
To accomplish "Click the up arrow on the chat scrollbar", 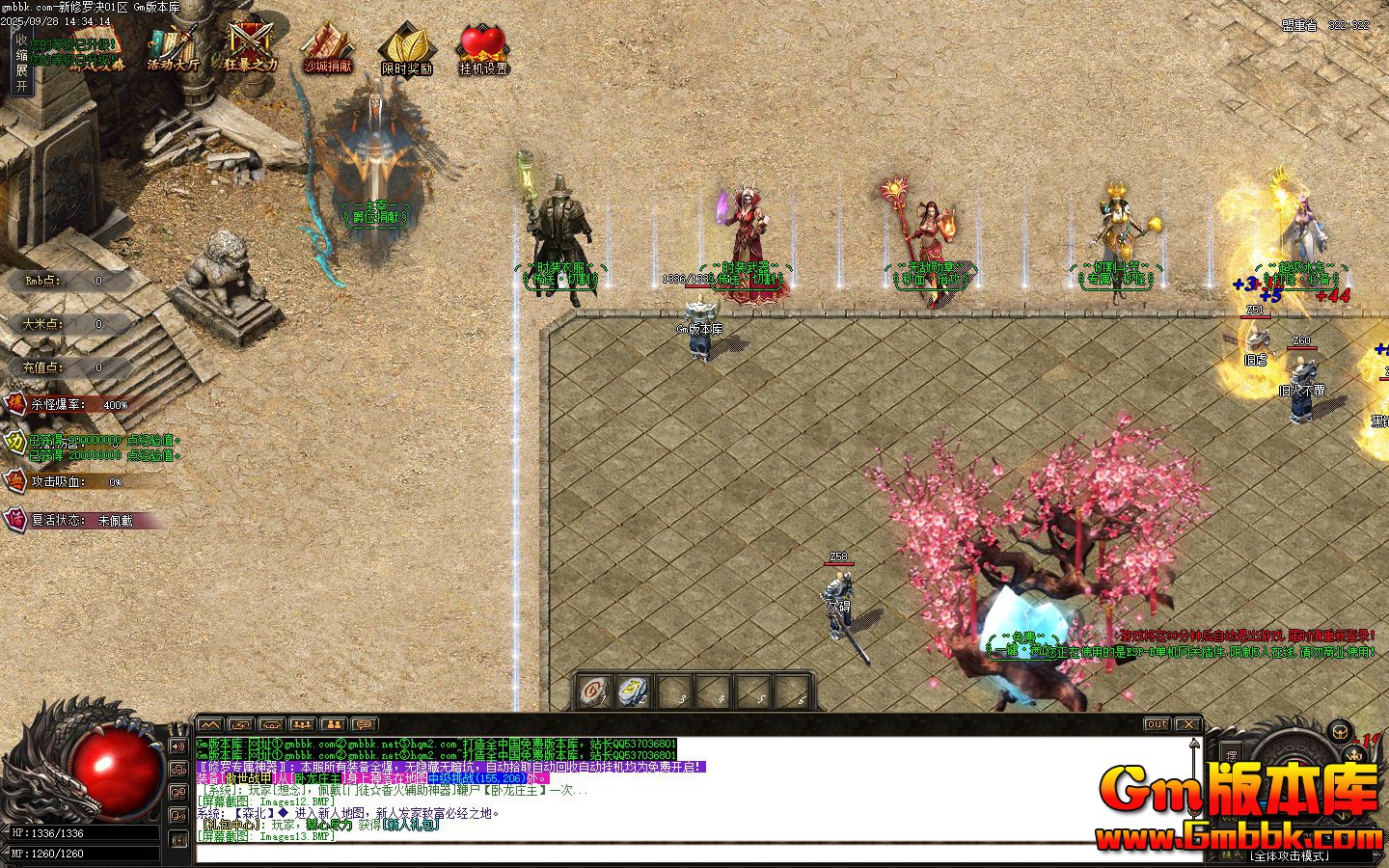I will click(1193, 743).
